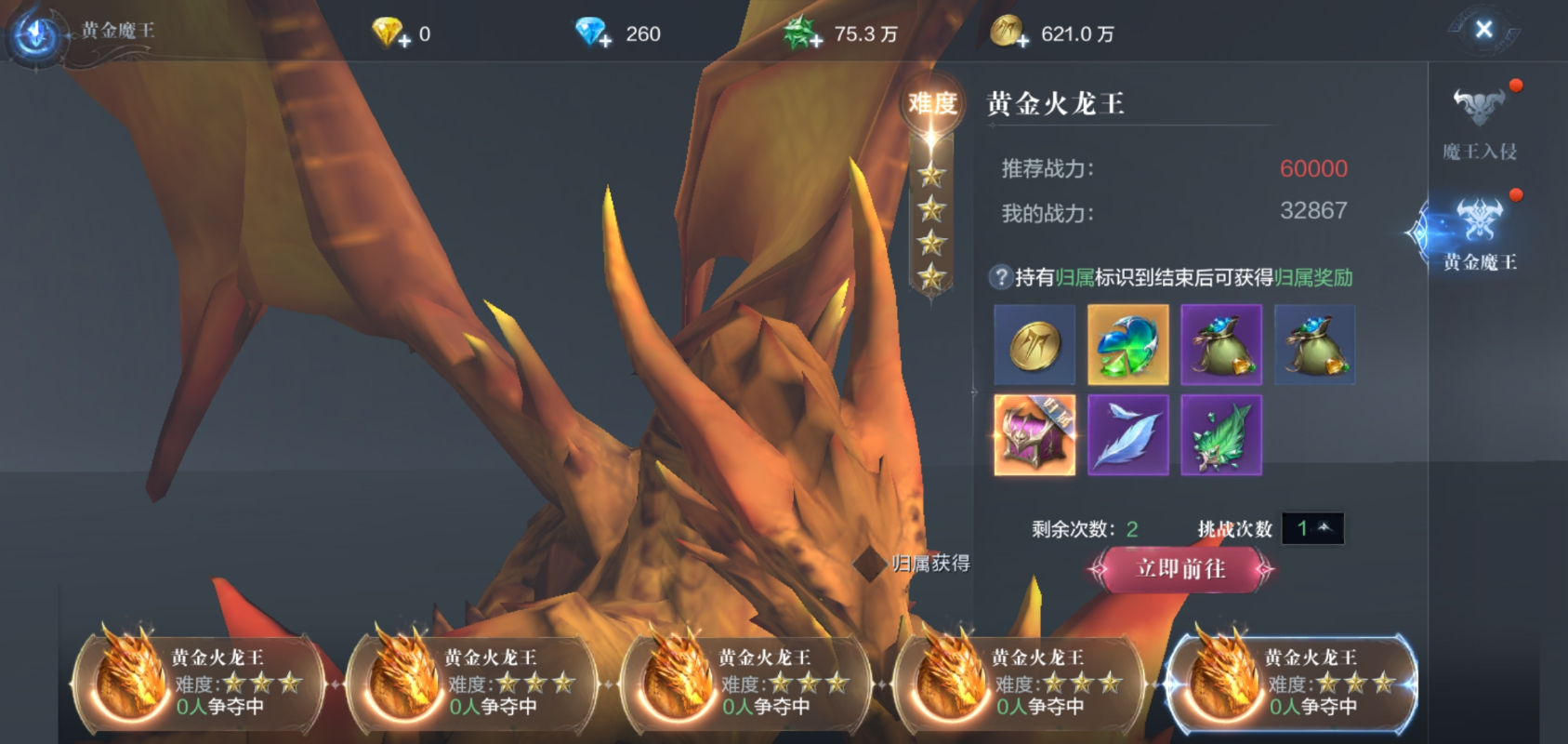The image size is (1568, 744).
Task: View the colorful heart gem reward
Action: (1127, 345)
